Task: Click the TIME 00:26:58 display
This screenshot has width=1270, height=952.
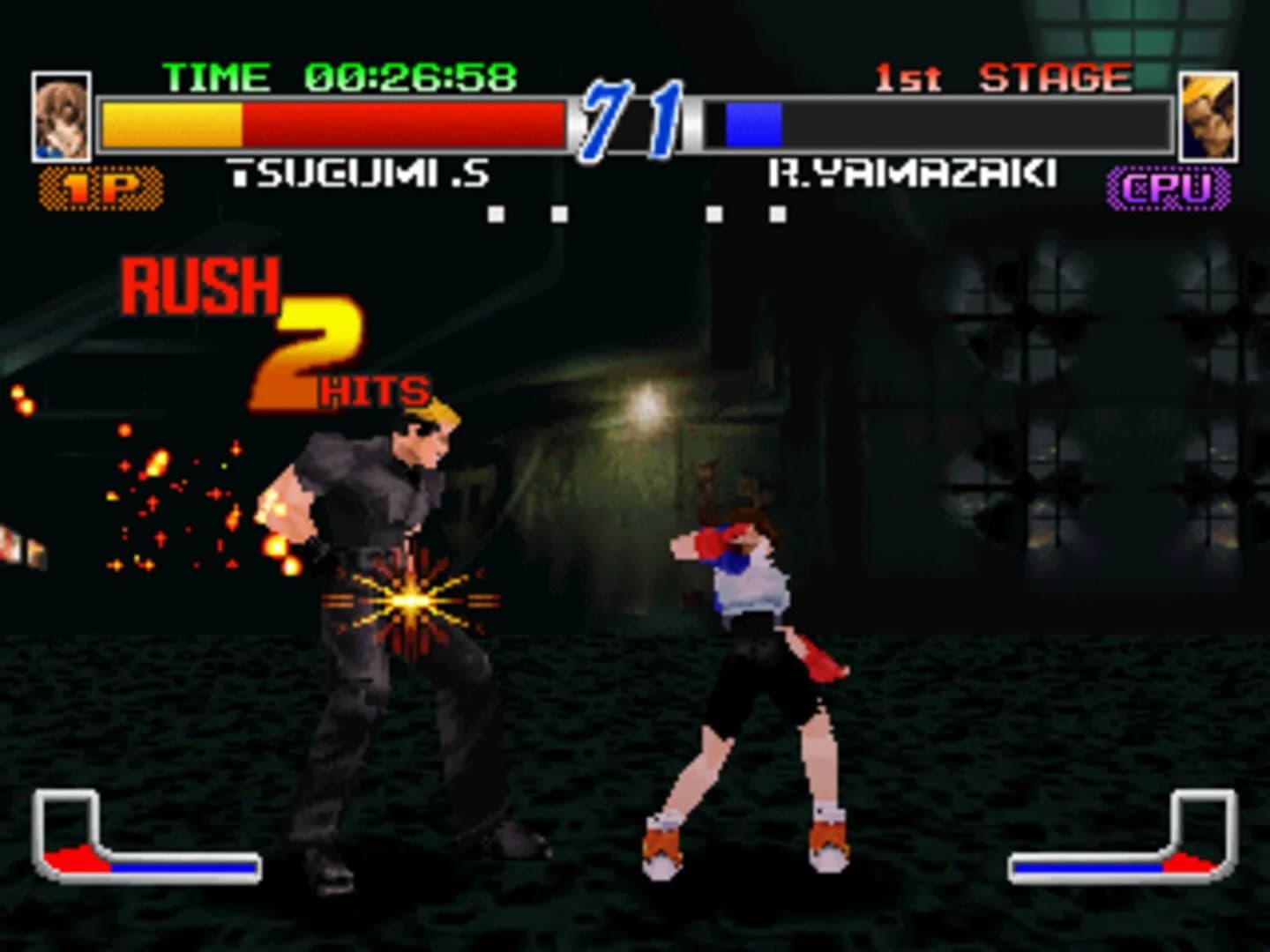Action: 340,77
